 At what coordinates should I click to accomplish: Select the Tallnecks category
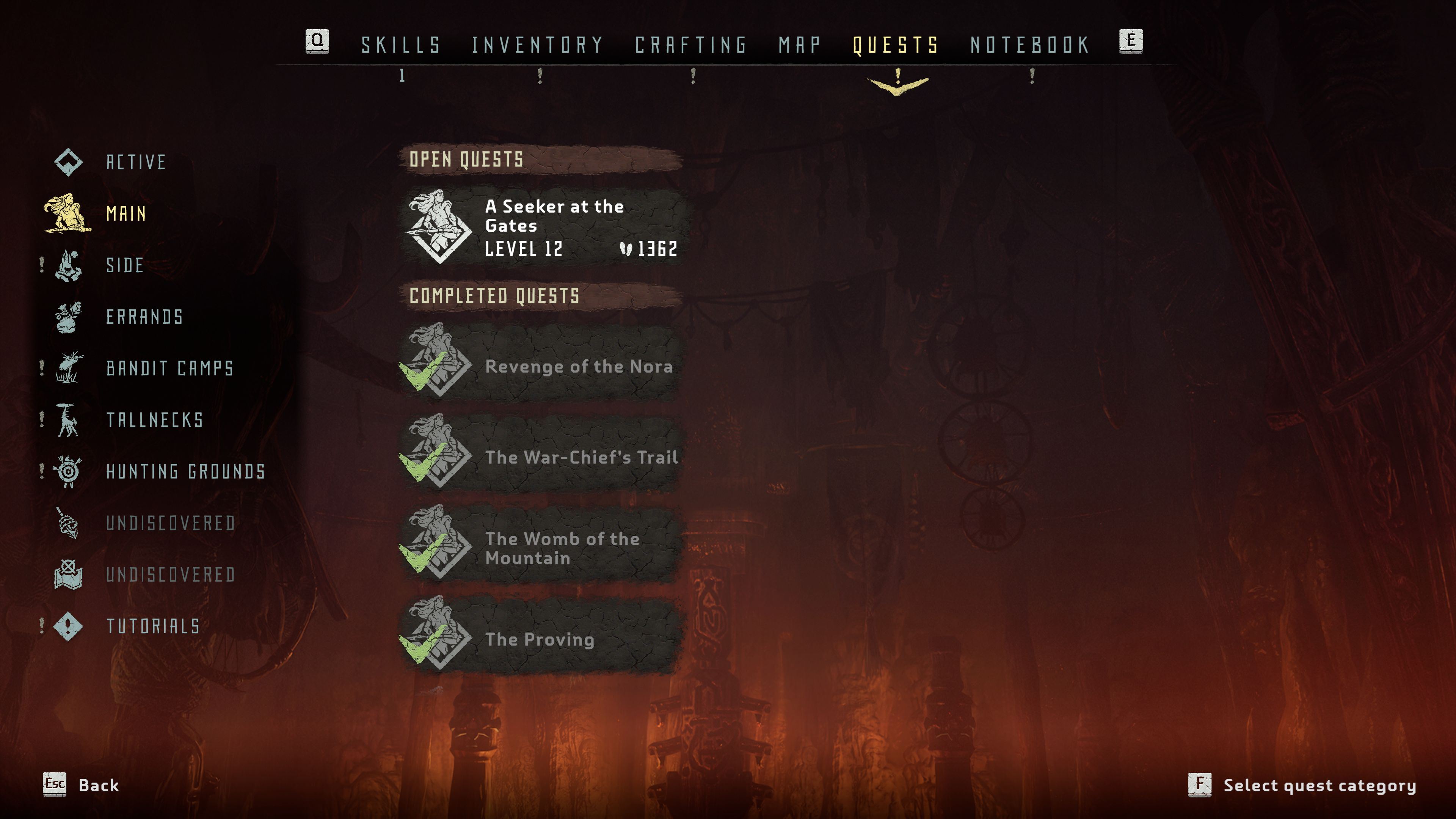point(154,420)
